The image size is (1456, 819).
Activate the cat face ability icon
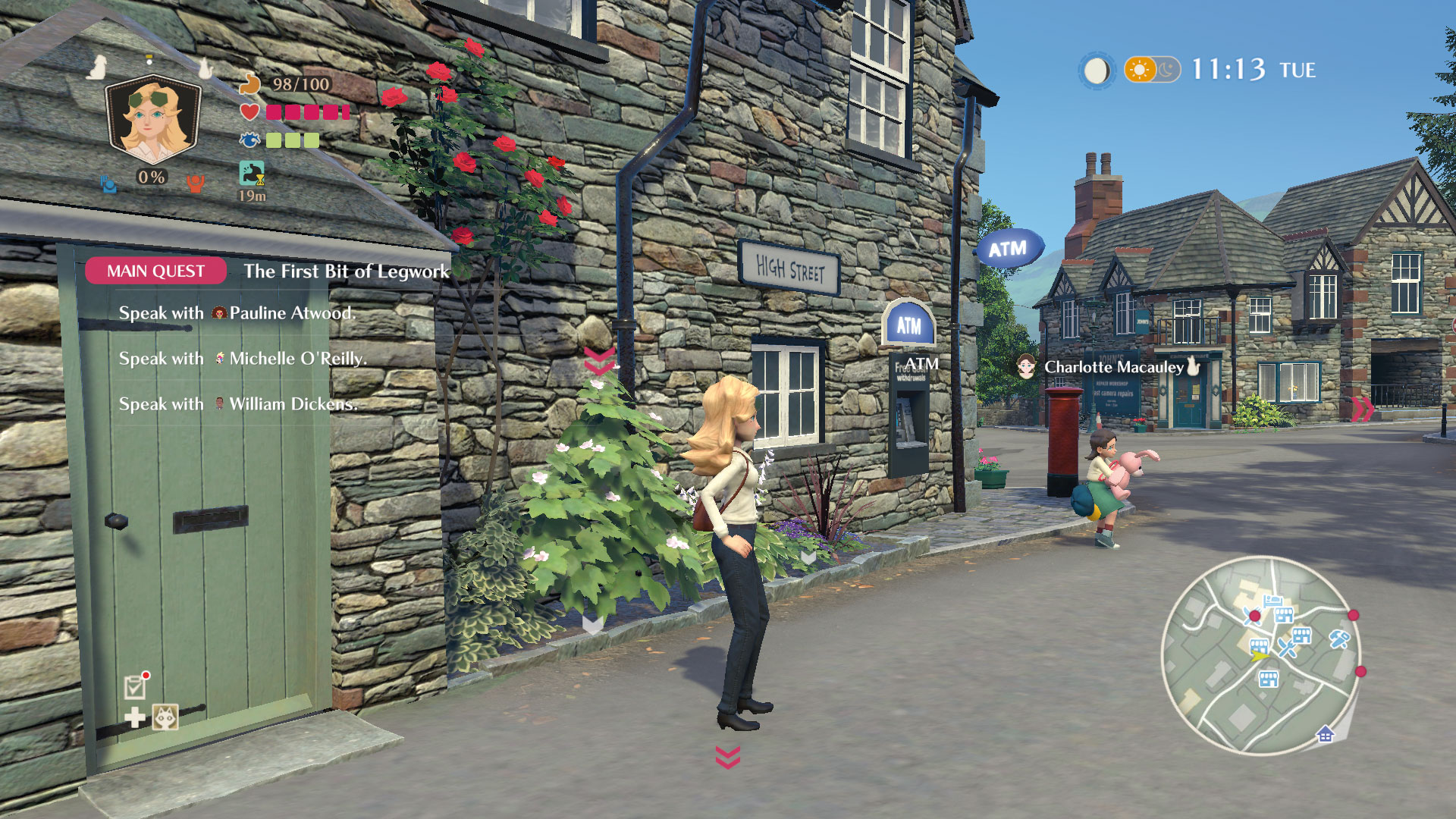click(165, 717)
